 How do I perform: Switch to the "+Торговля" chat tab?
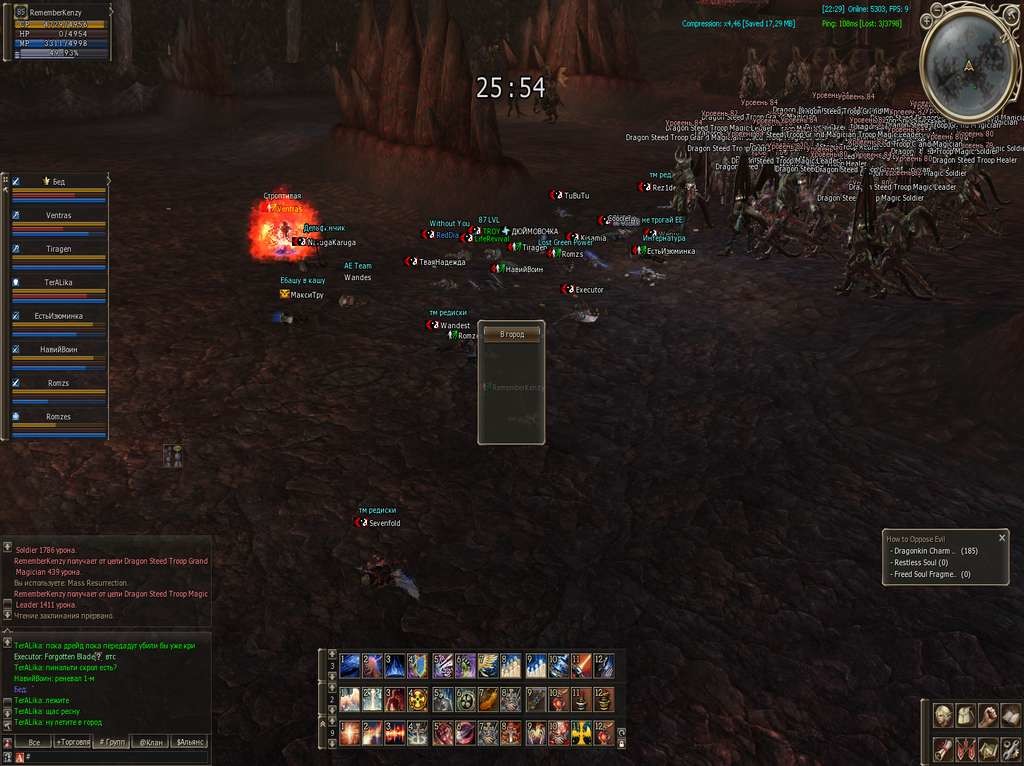click(x=72, y=743)
